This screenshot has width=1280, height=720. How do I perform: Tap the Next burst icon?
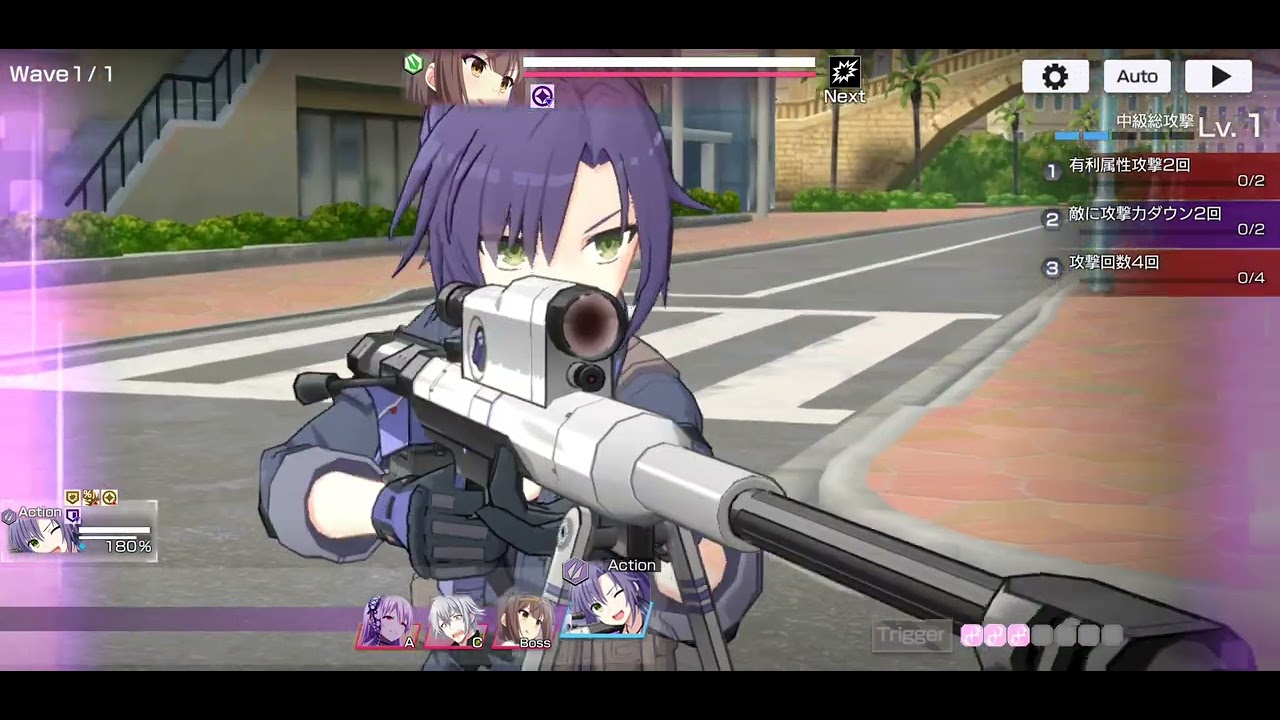(845, 78)
